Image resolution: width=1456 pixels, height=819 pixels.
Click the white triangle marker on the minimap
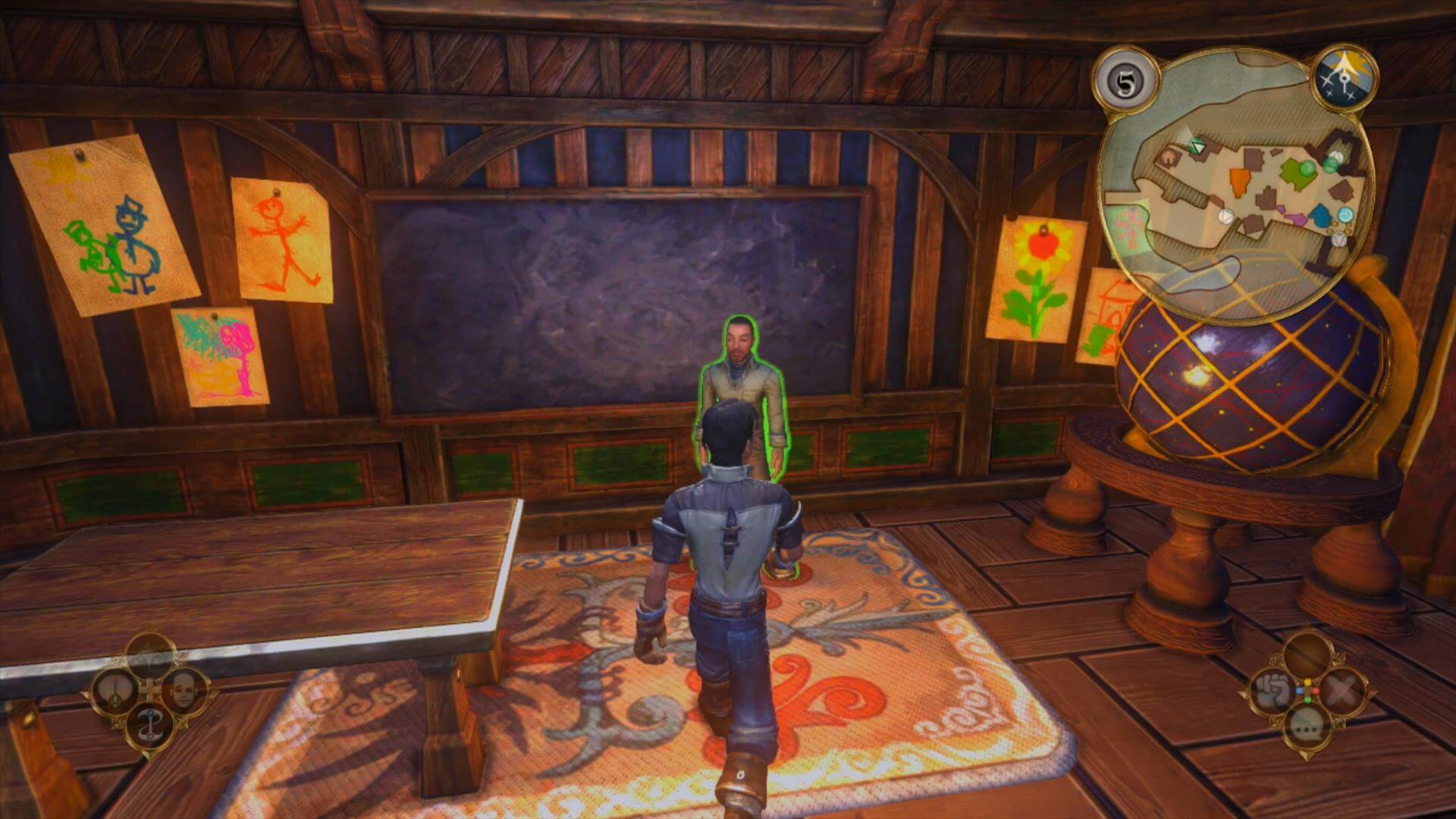pos(1225,215)
